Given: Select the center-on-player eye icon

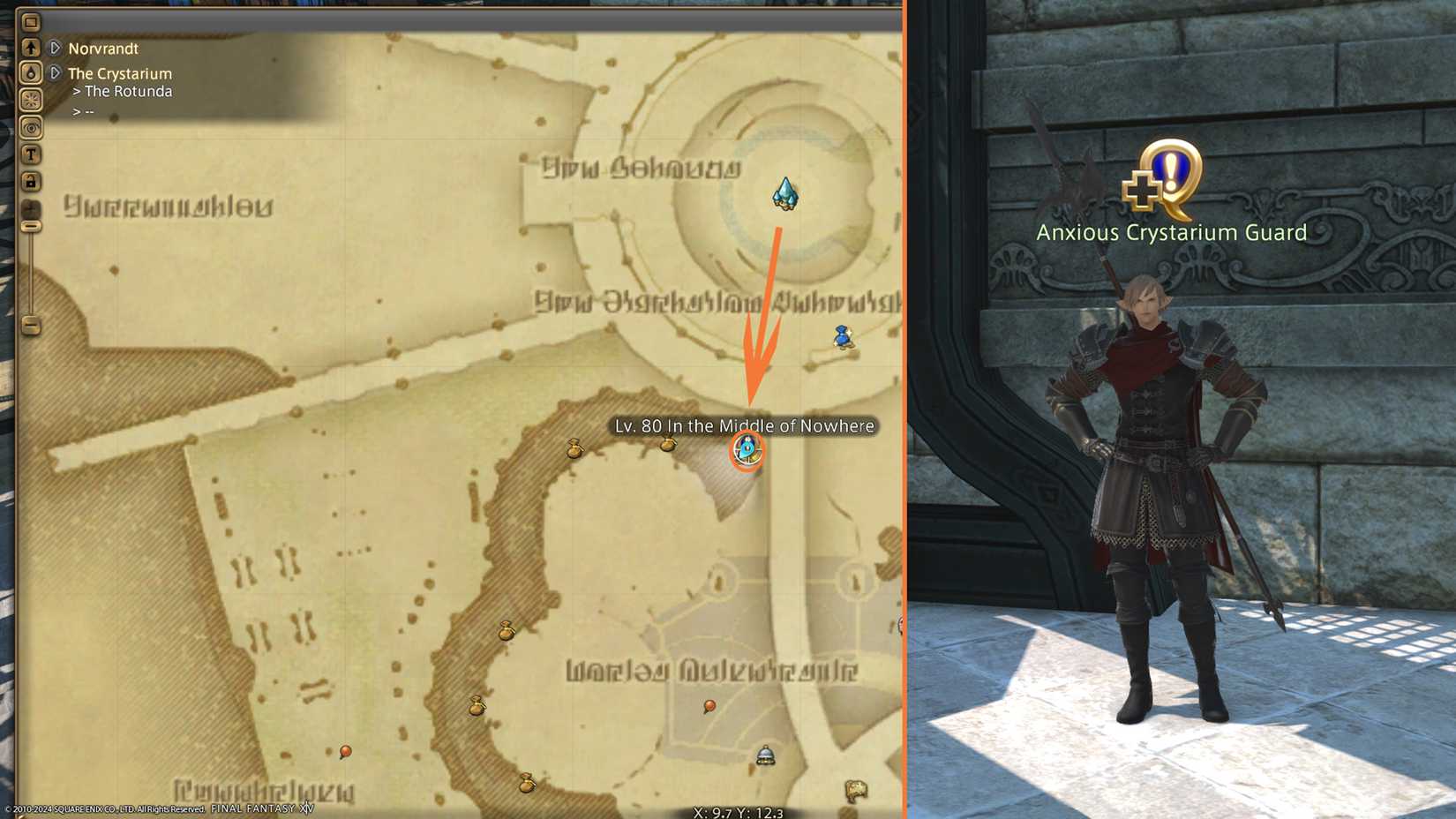Looking at the screenshot, I should (x=31, y=128).
